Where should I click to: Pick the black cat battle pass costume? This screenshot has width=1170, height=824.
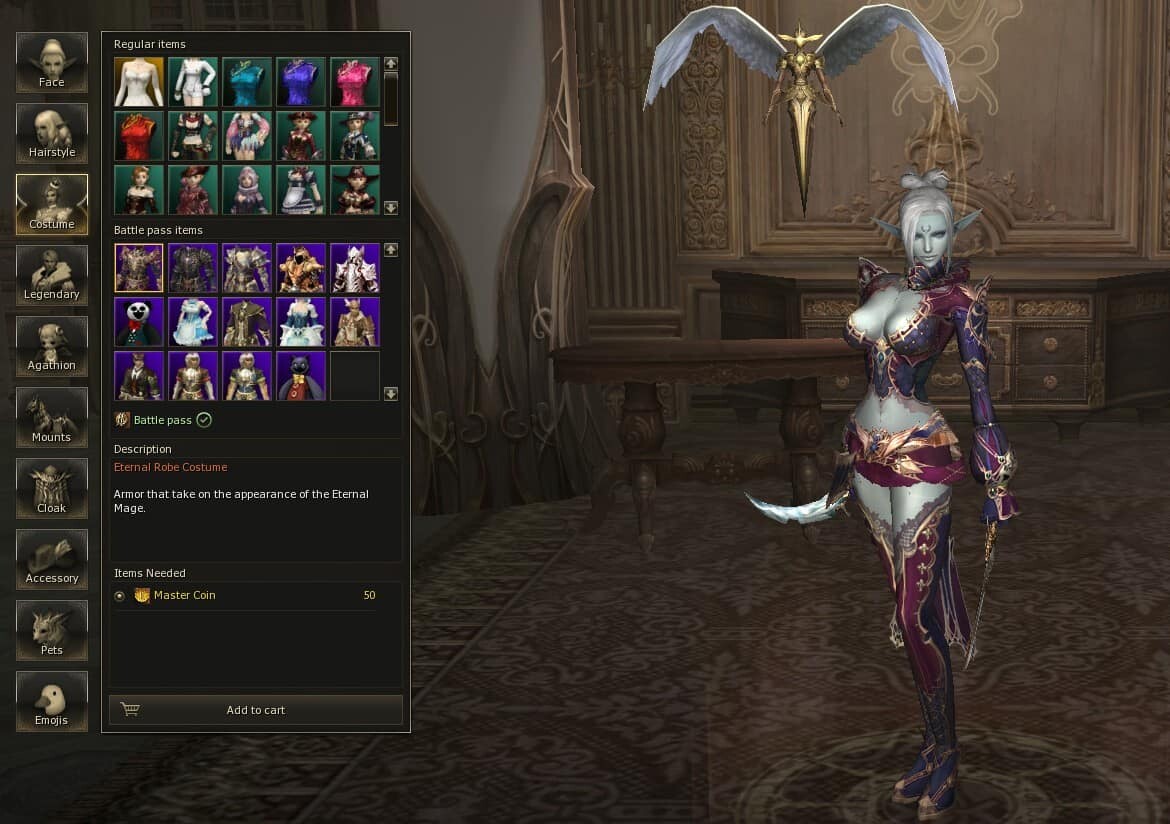click(301, 376)
